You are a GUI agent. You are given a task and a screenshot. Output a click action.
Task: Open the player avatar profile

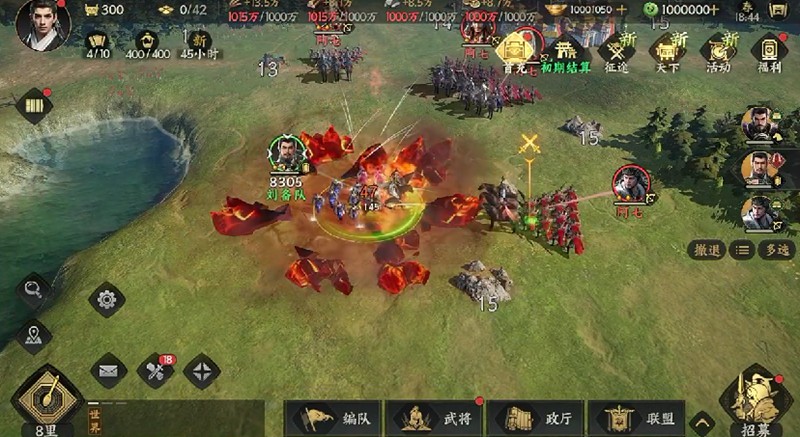(x=43, y=24)
